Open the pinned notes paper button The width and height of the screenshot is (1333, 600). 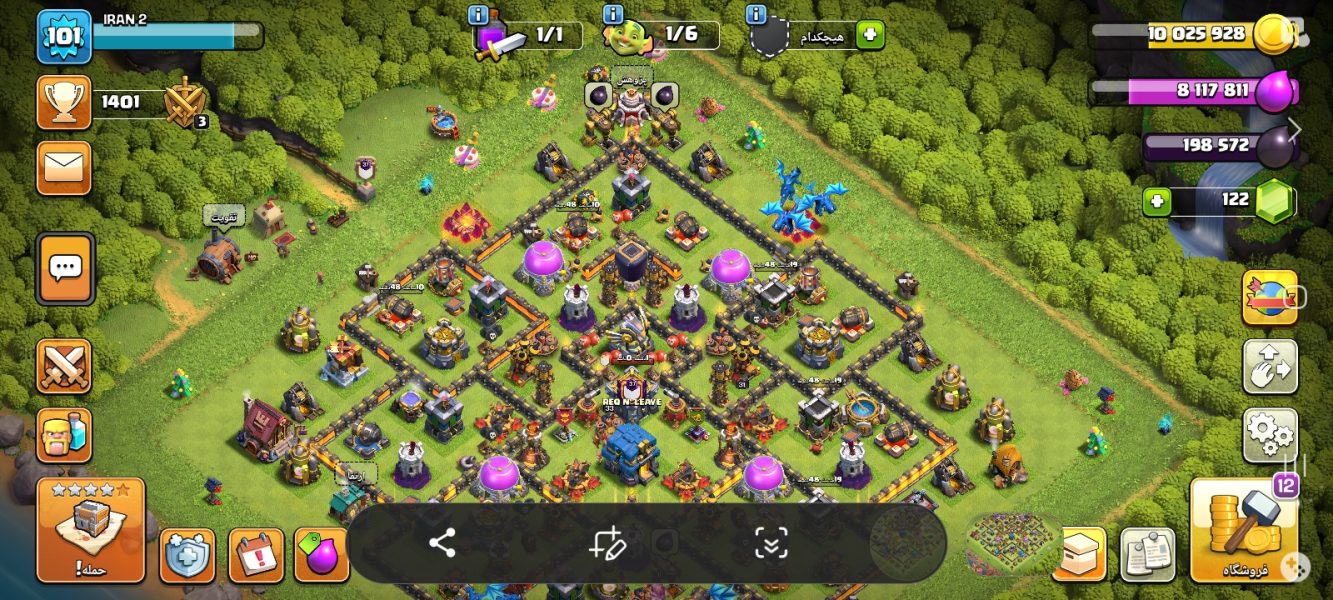click(x=1147, y=554)
